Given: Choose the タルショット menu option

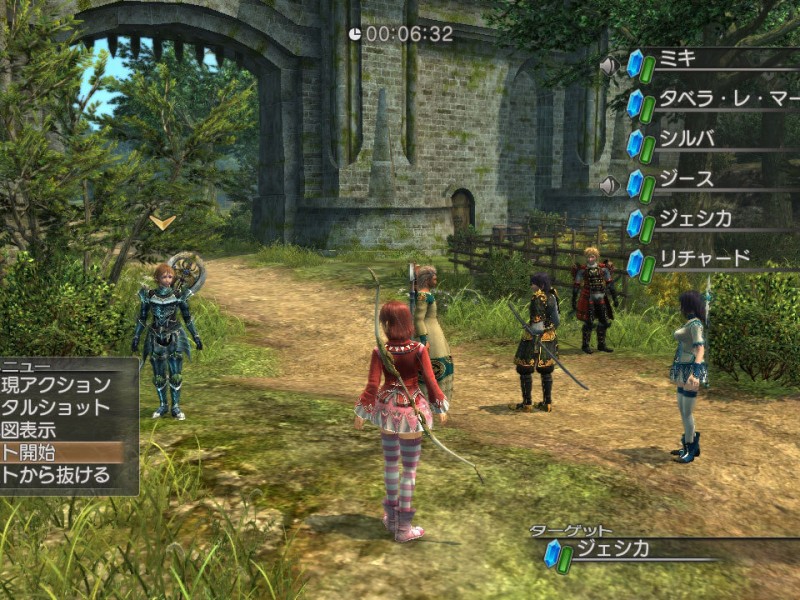Looking at the screenshot, I should pyautogui.click(x=57, y=408).
